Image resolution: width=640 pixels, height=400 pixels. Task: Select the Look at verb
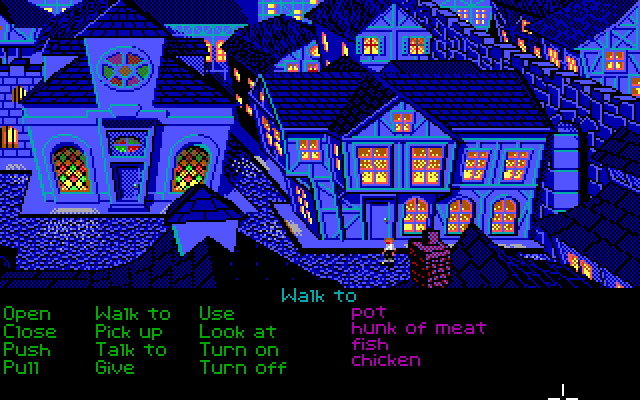(x=238, y=331)
